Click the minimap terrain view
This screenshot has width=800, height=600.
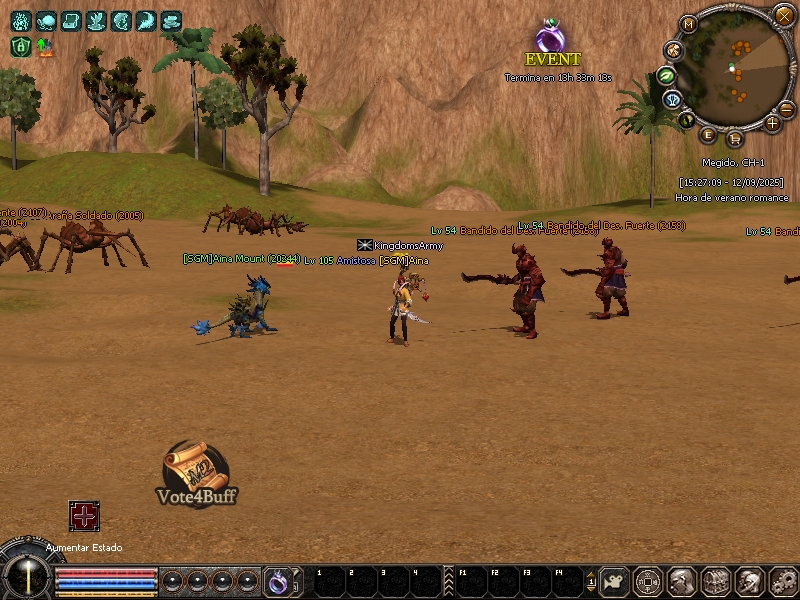[x=738, y=70]
